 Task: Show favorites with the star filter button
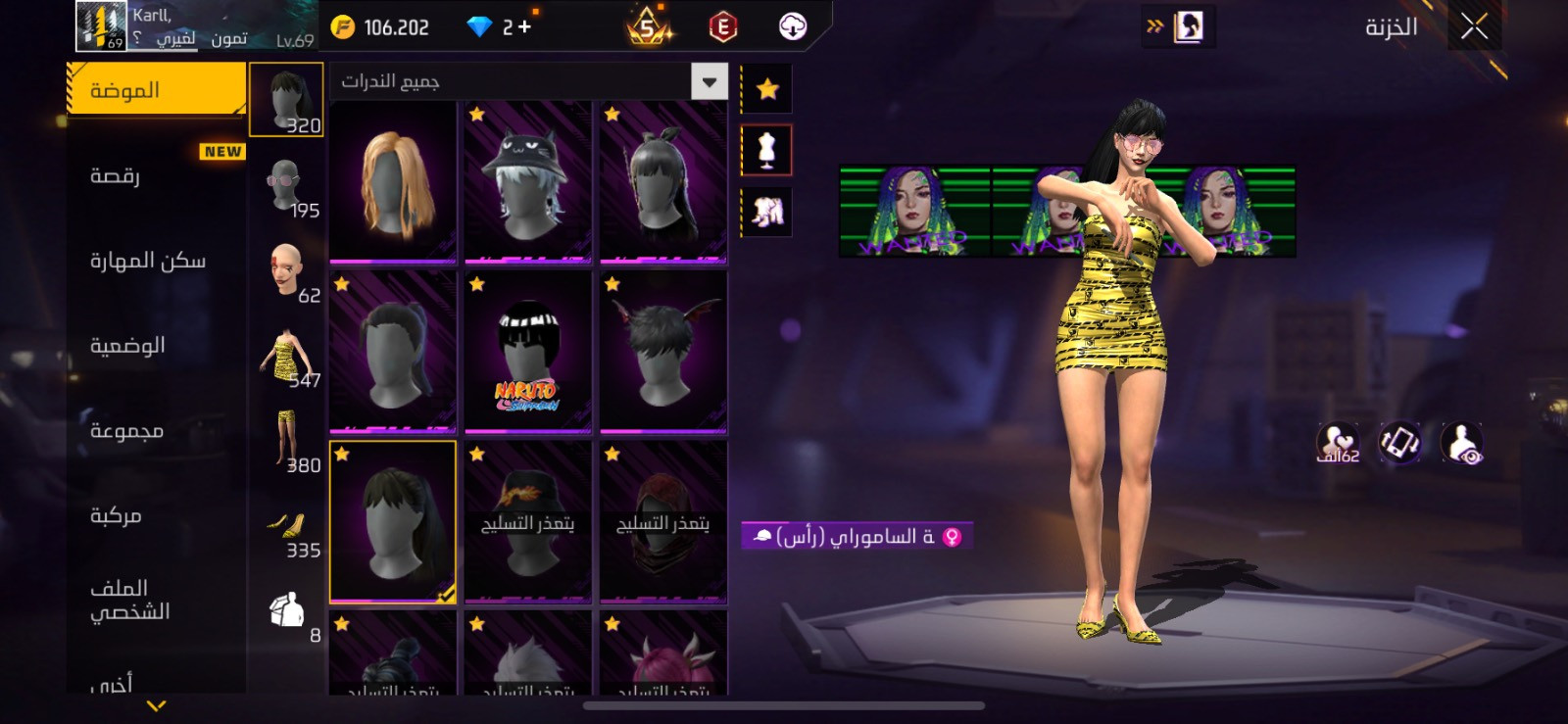pos(767,90)
